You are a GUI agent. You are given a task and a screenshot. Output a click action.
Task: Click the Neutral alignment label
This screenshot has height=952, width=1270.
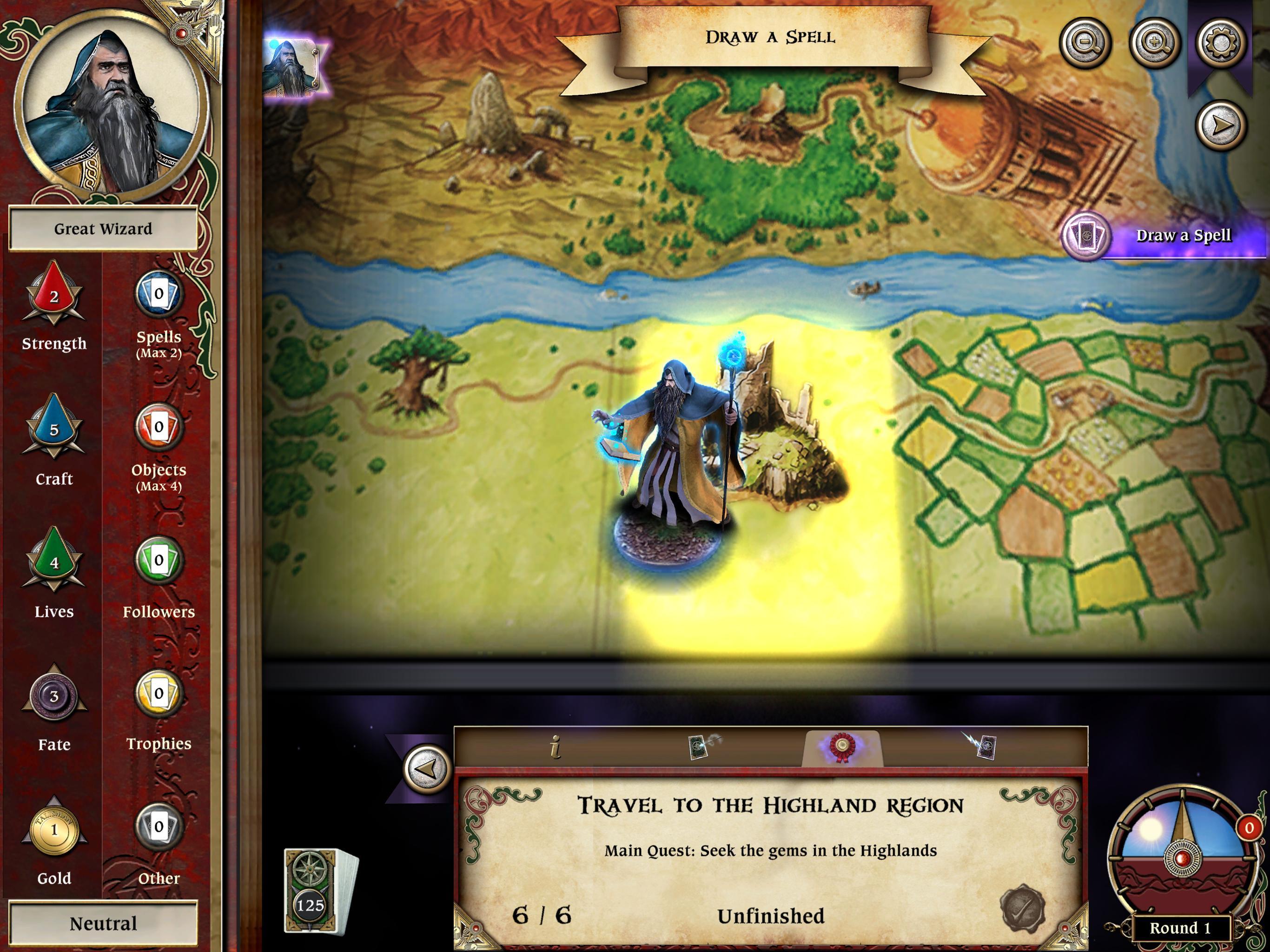click(103, 923)
